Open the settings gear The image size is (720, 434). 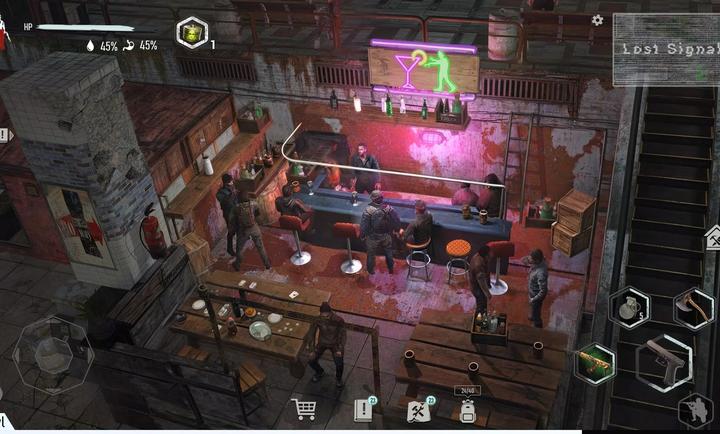coord(598,20)
